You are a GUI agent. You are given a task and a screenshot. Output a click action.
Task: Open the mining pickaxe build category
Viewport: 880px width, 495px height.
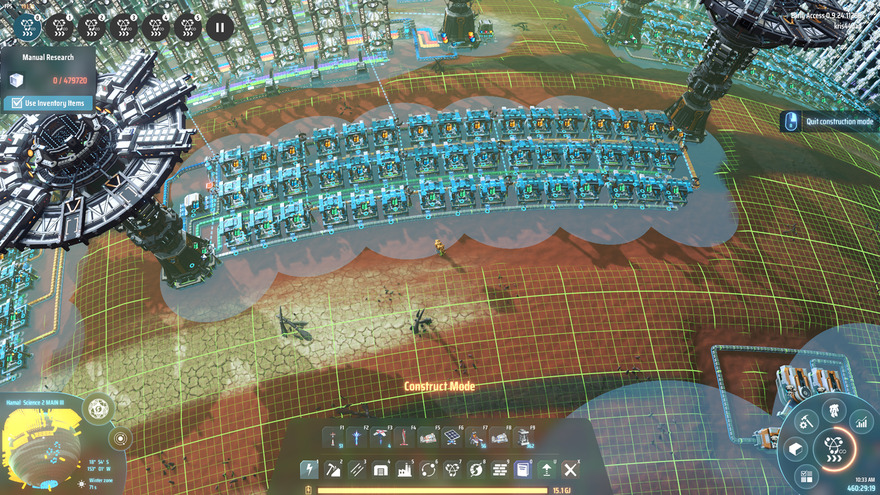tap(332, 469)
